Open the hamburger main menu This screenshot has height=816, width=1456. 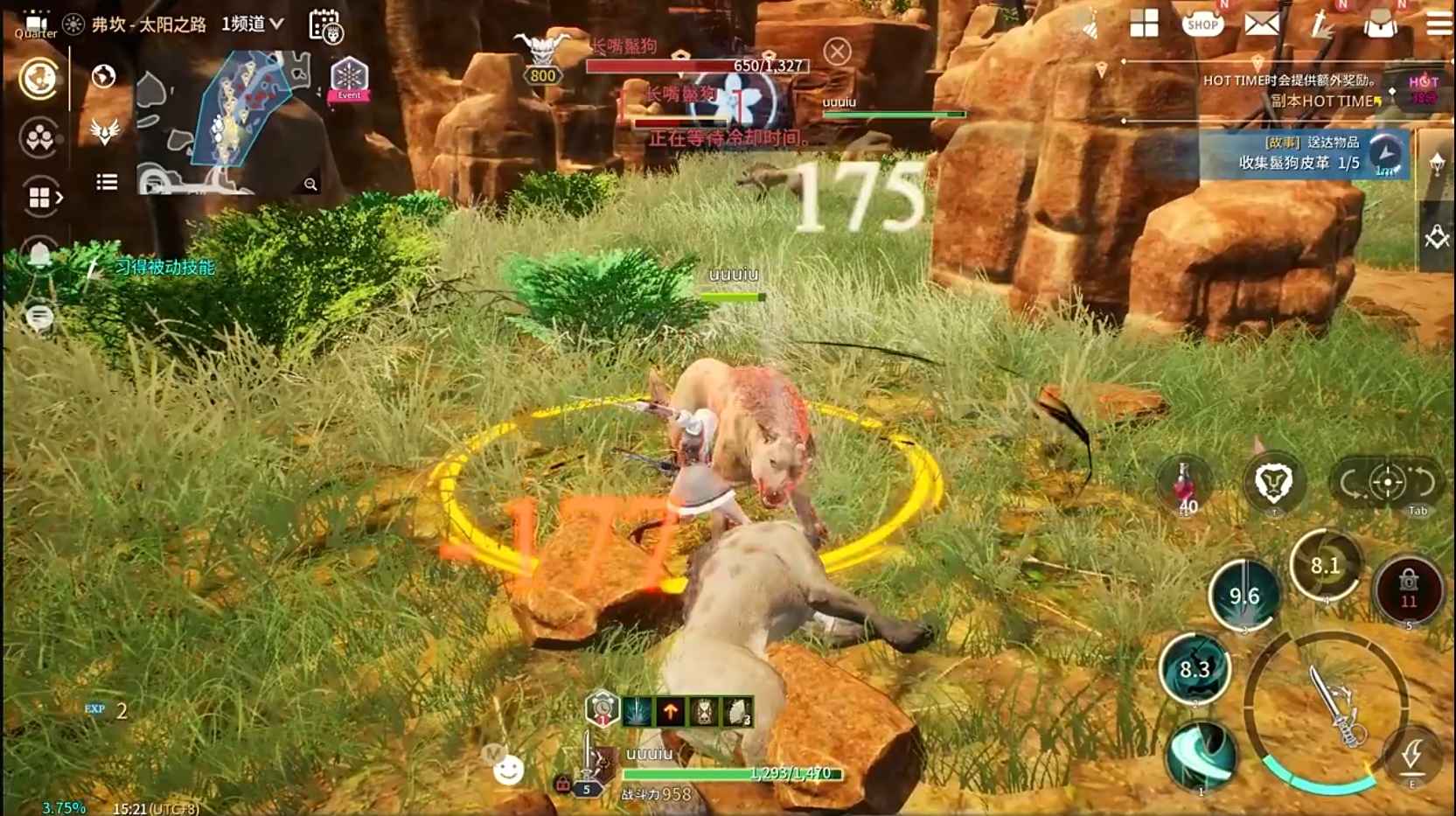pos(1439,24)
